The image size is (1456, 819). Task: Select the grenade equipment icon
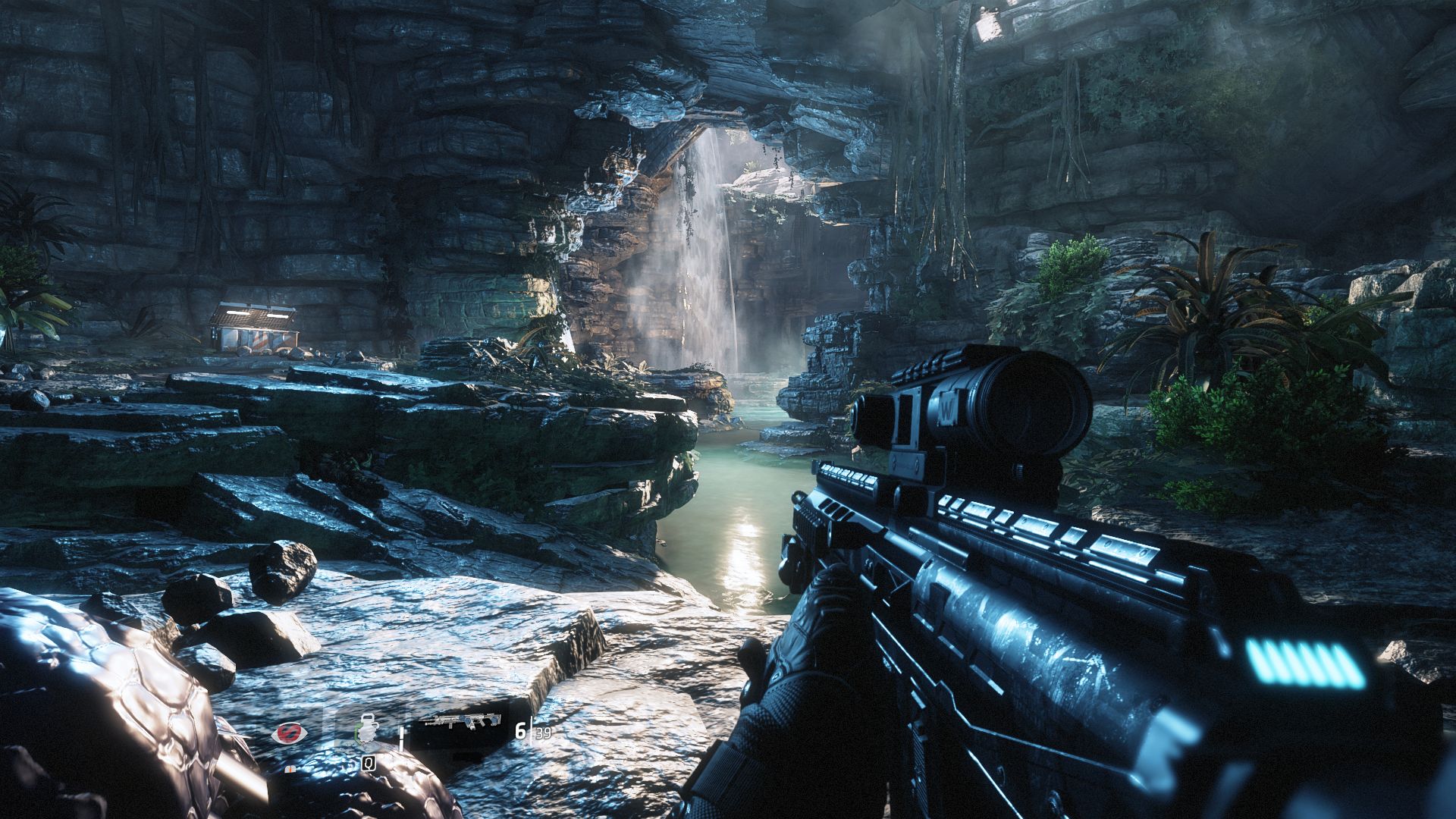point(368,733)
